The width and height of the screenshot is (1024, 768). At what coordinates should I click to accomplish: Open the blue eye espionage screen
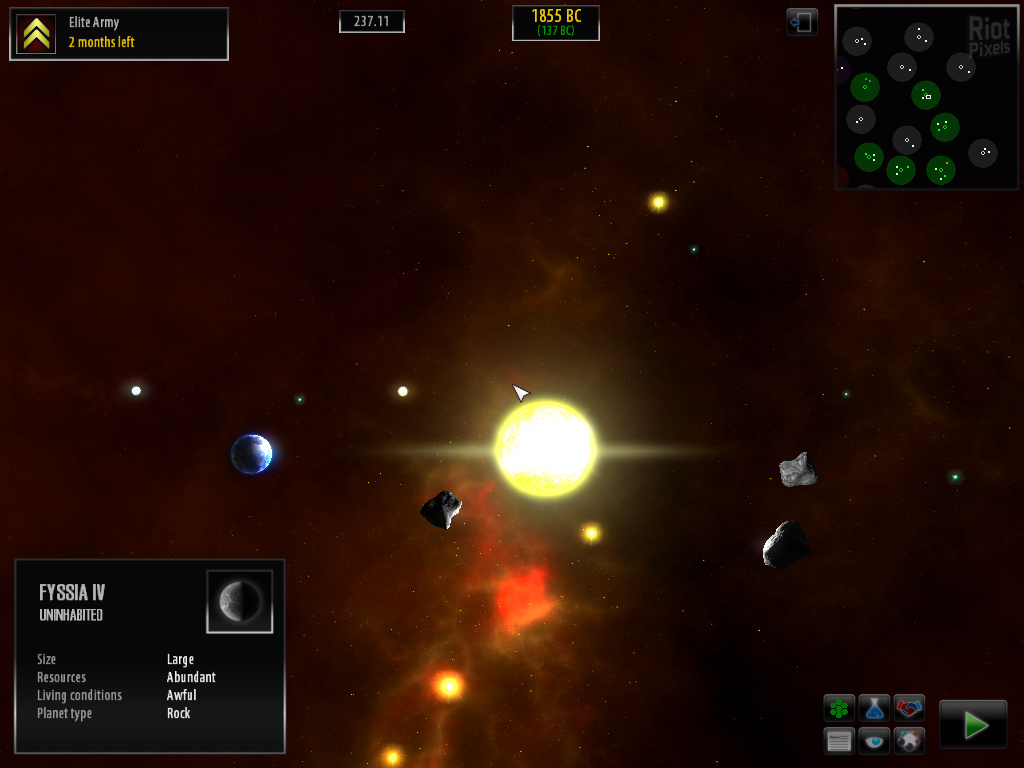point(874,741)
